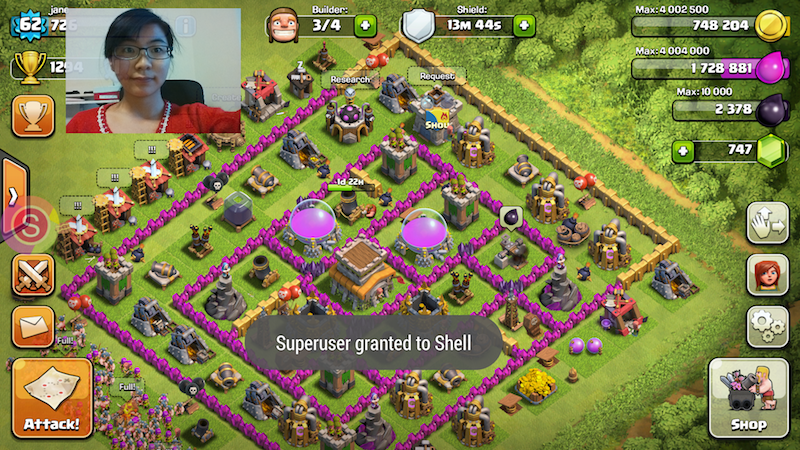The height and width of the screenshot is (450, 800).
Task: Click the plus beside Shield timer
Action: click(x=524, y=25)
